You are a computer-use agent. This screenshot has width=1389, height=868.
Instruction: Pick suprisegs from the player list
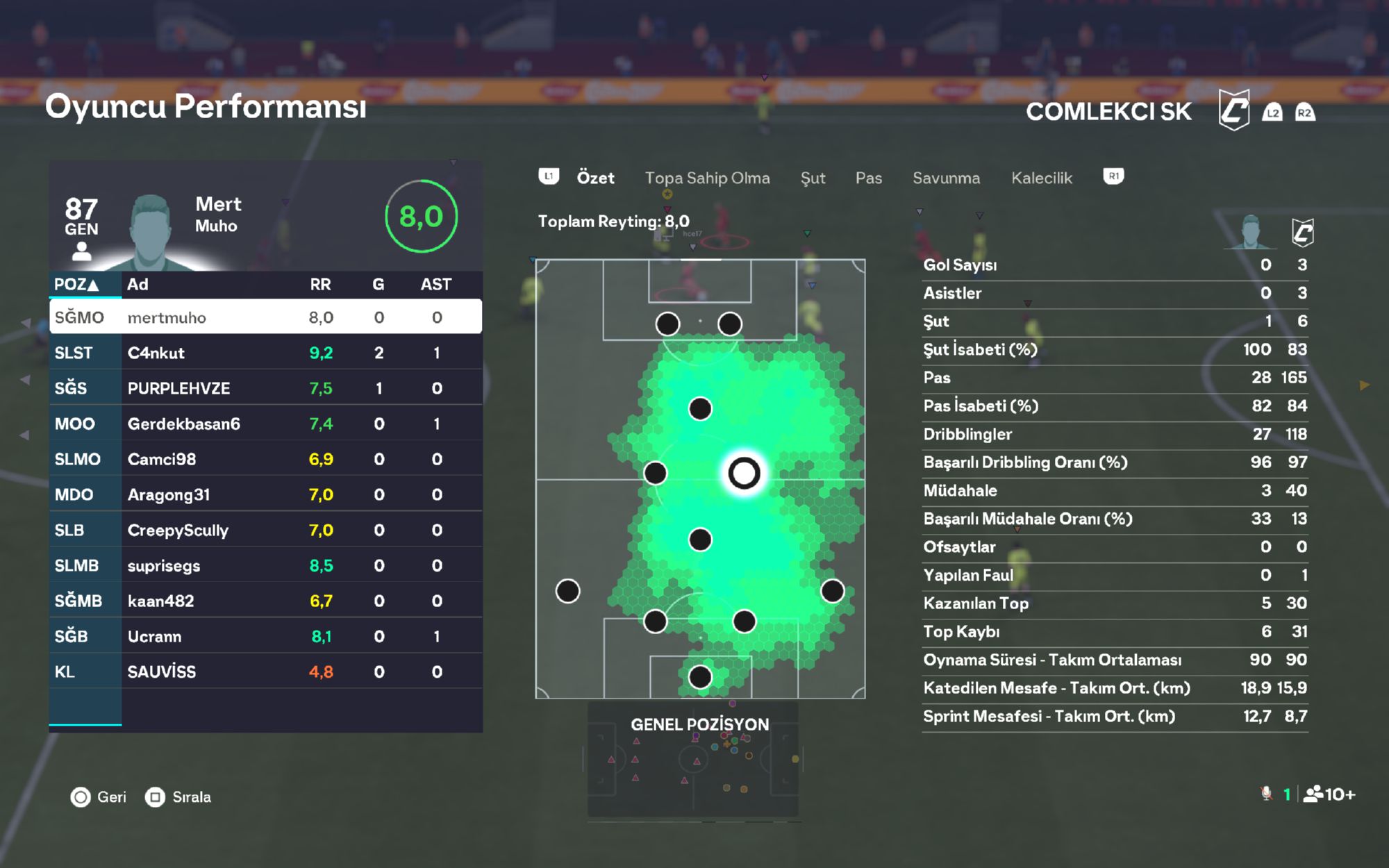pyautogui.click(x=265, y=565)
